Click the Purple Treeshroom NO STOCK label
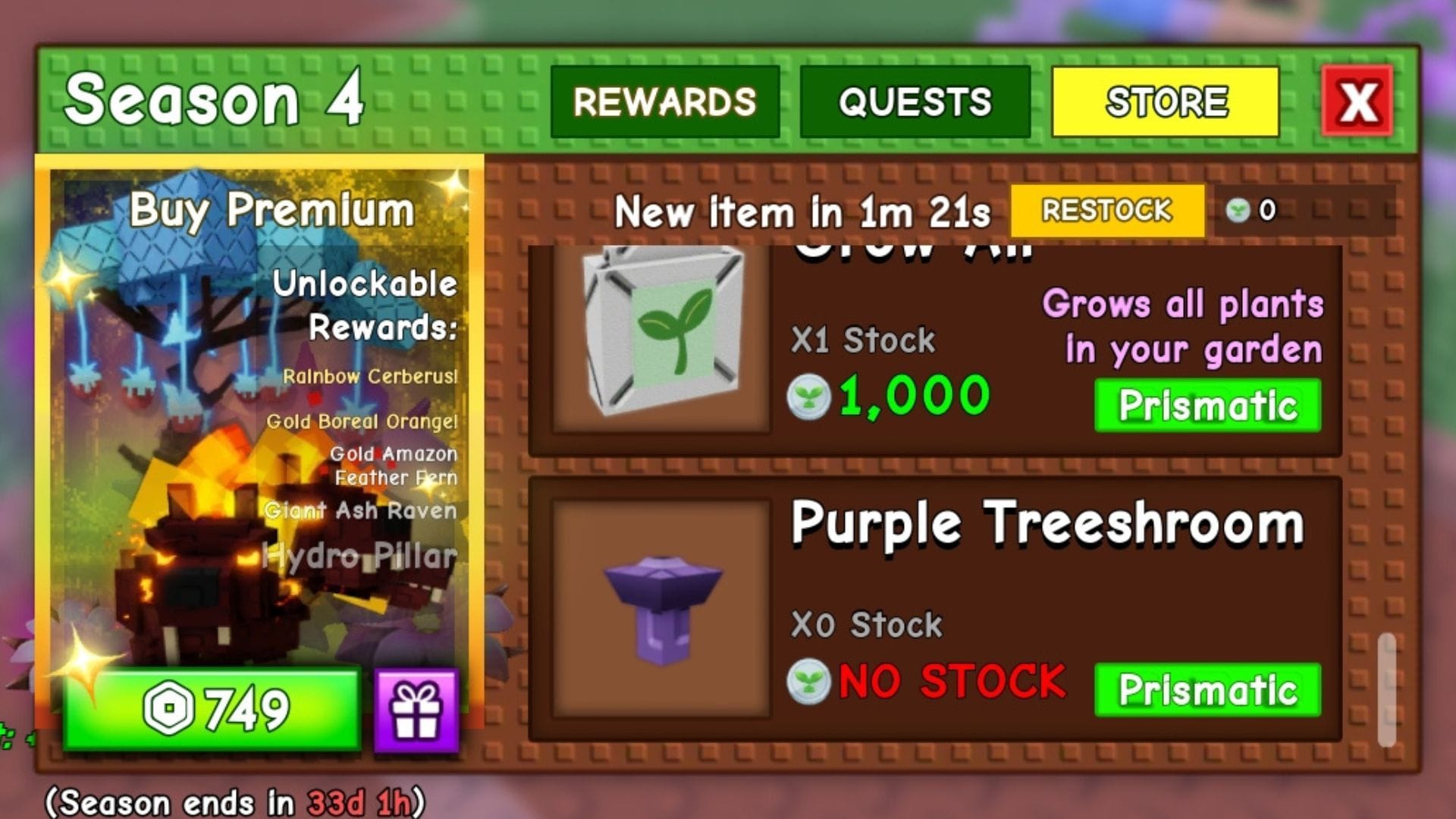Image resolution: width=1456 pixels, height=819 pixels. [951, 681]
